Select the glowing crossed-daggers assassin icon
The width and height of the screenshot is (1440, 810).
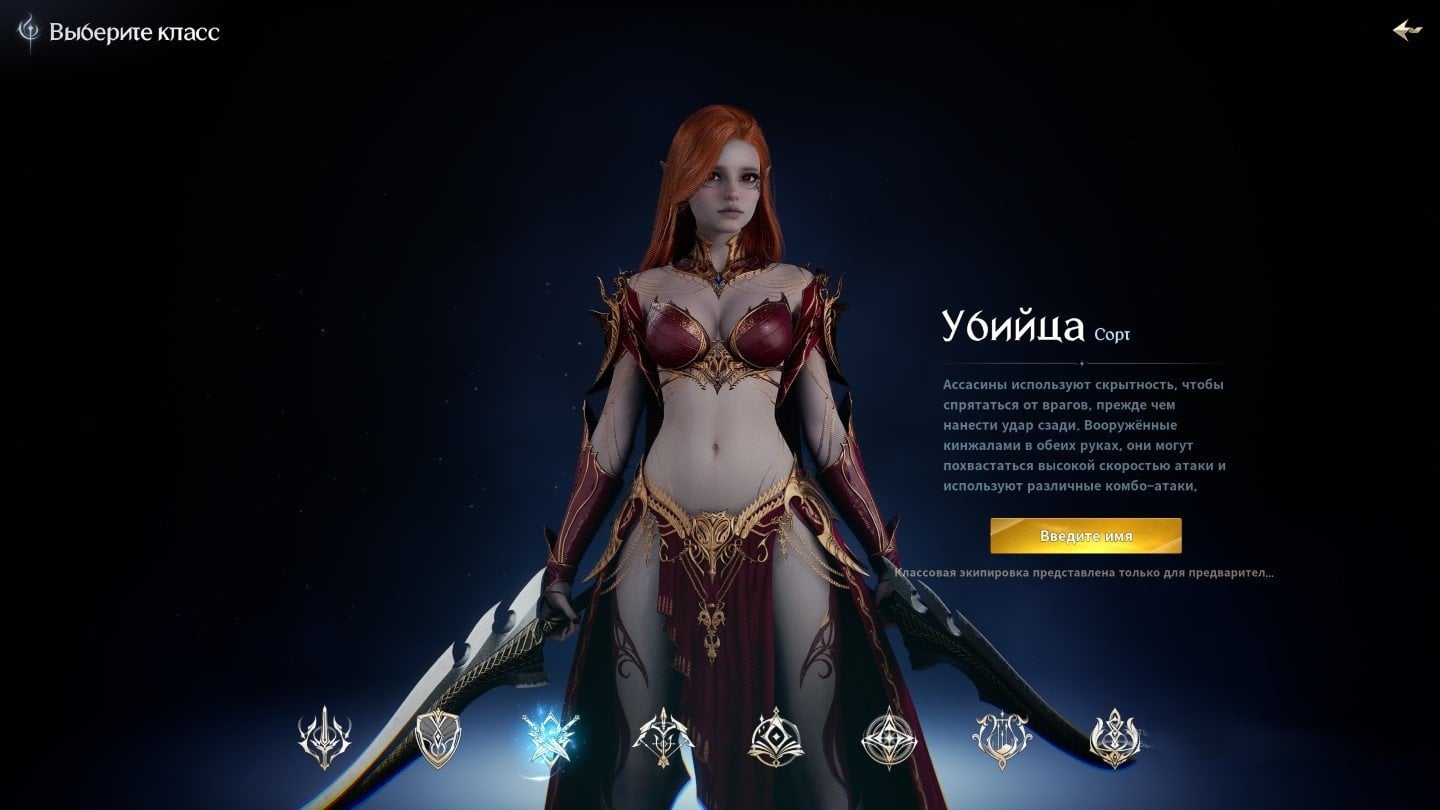coord(548,739)
